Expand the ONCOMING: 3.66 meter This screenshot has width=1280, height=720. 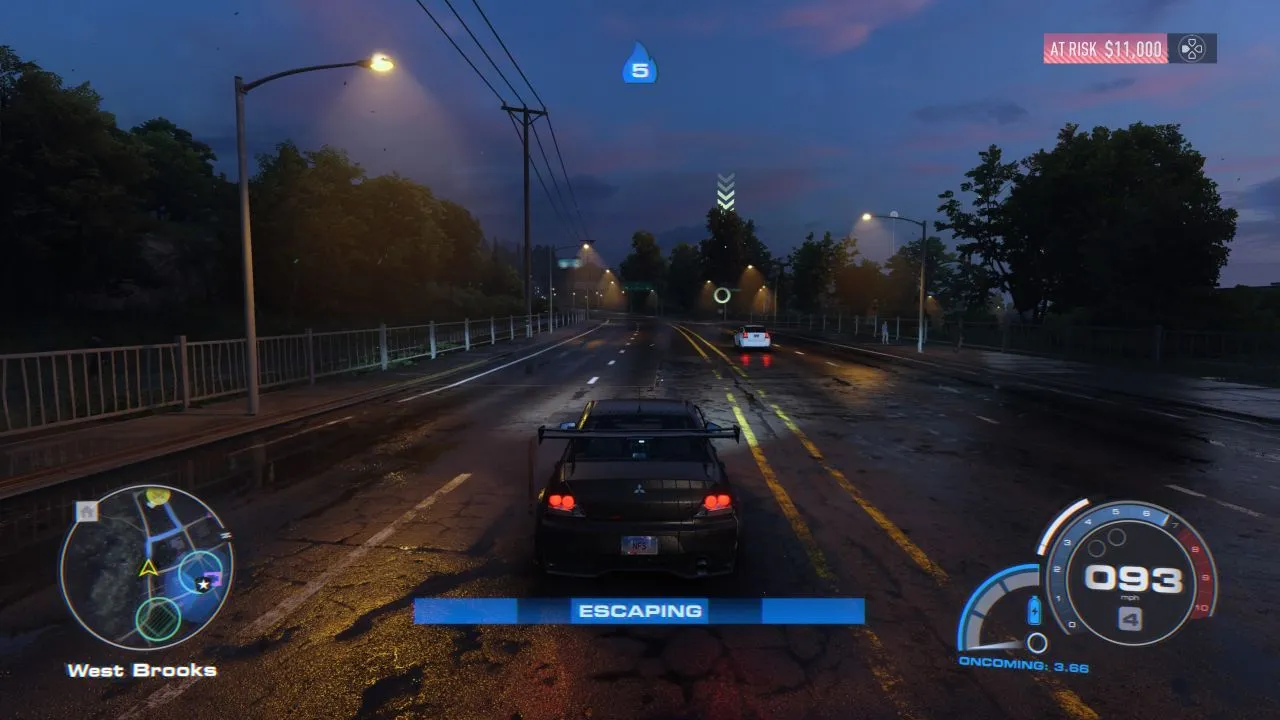(1023, 663)
